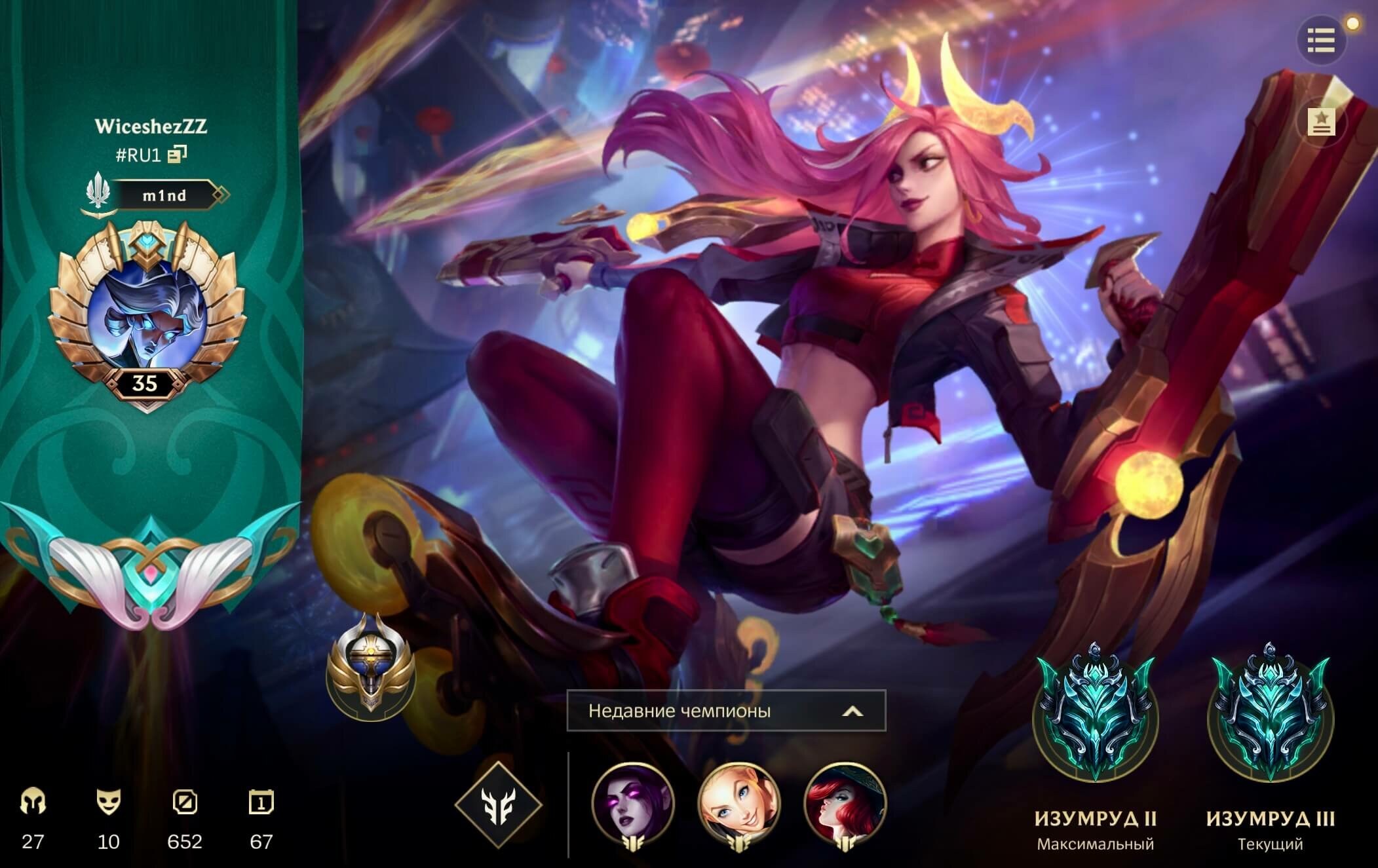
Task: Click the star banner icon button
Action: click(x=1321, y=121)
